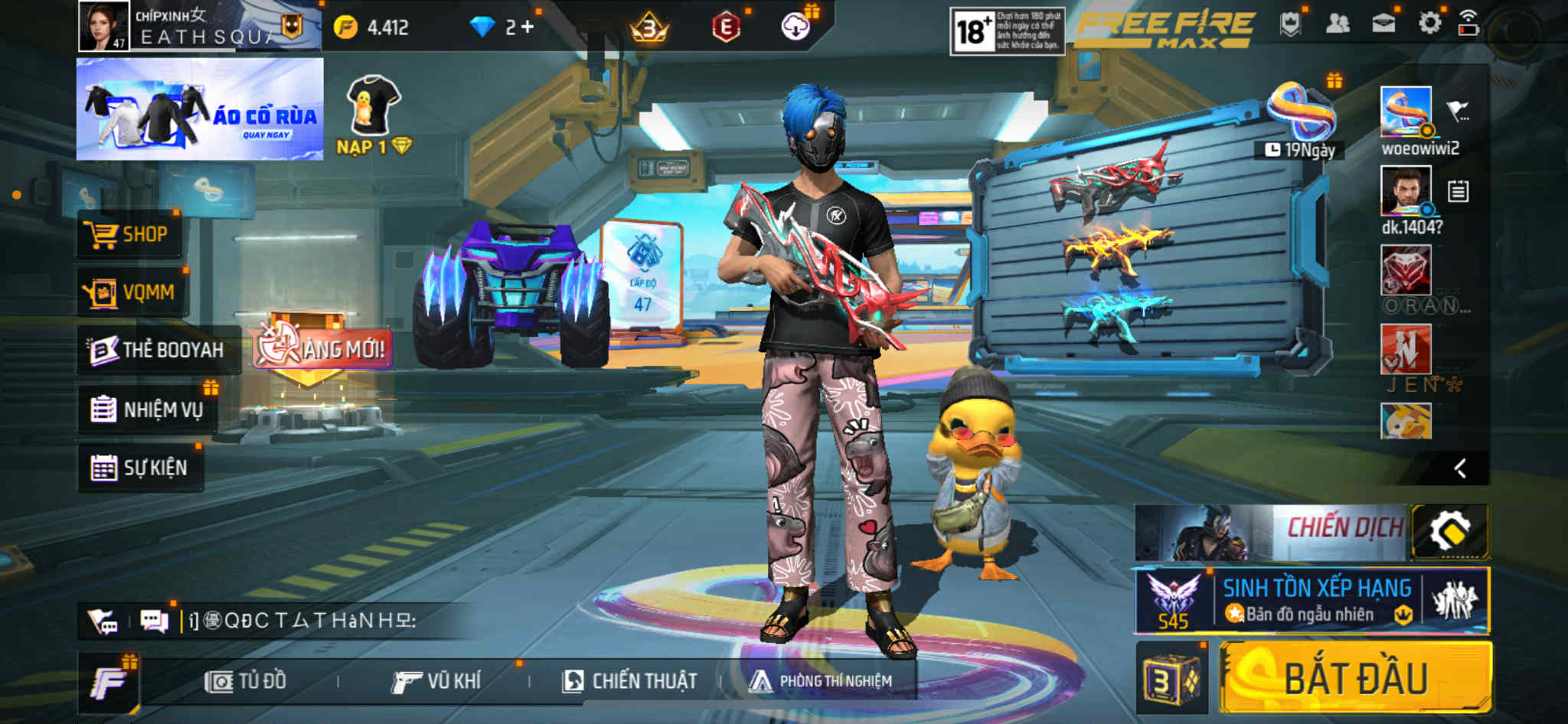The image size is (1568, 724).
Task: Open the ÁO CỔ RÙA promo banner
Action: pos(200,109)
